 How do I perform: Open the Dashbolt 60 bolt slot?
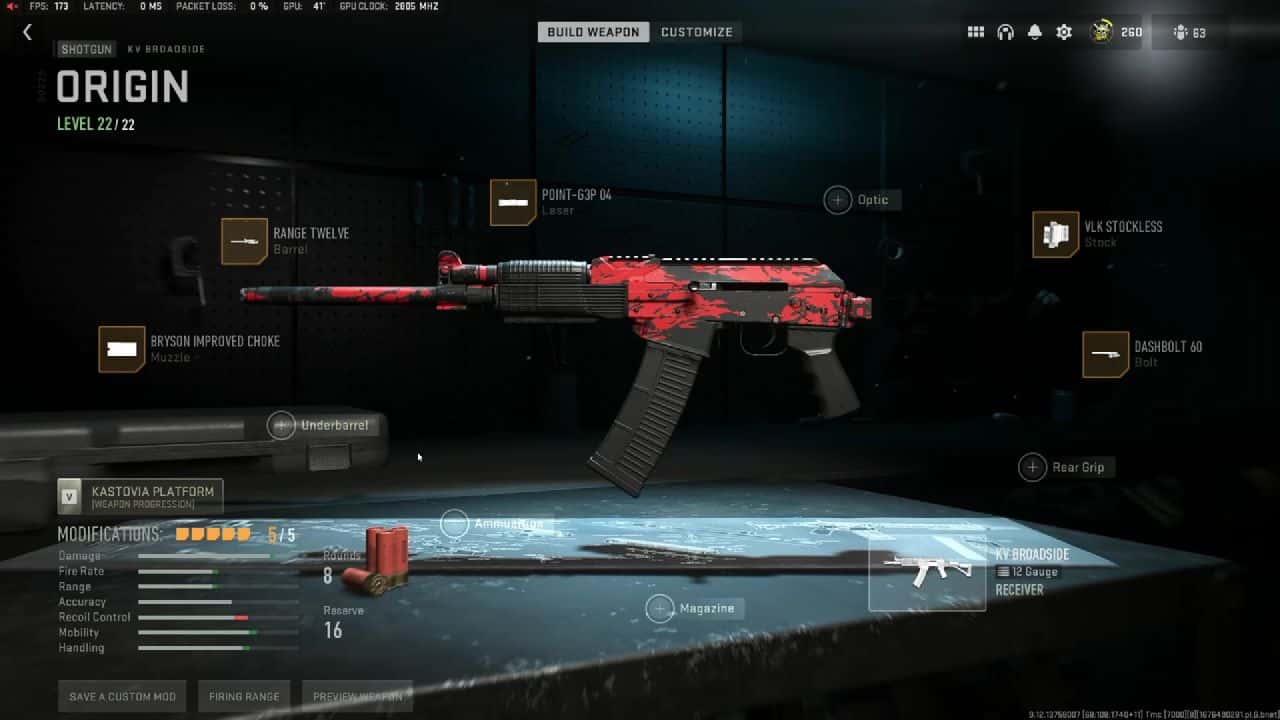(x=1104, y=353)
